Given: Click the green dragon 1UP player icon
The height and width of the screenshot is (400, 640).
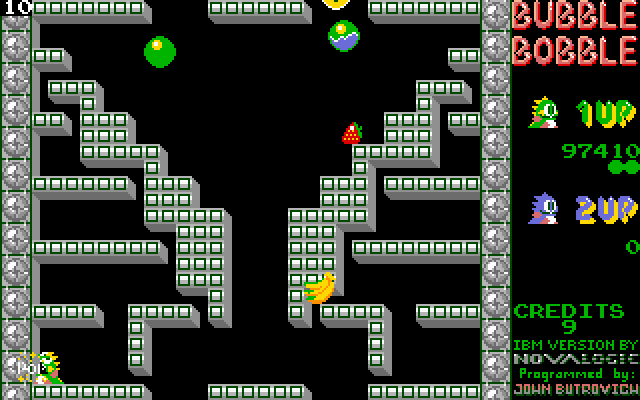Looking at the screenshot, I should point(545,114).
